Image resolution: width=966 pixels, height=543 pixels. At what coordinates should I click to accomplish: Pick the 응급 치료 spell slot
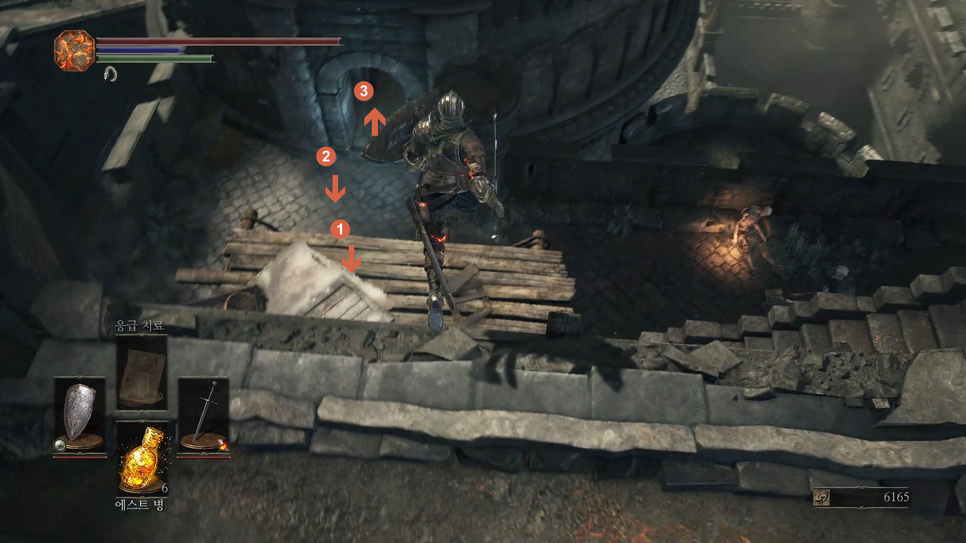141,371
